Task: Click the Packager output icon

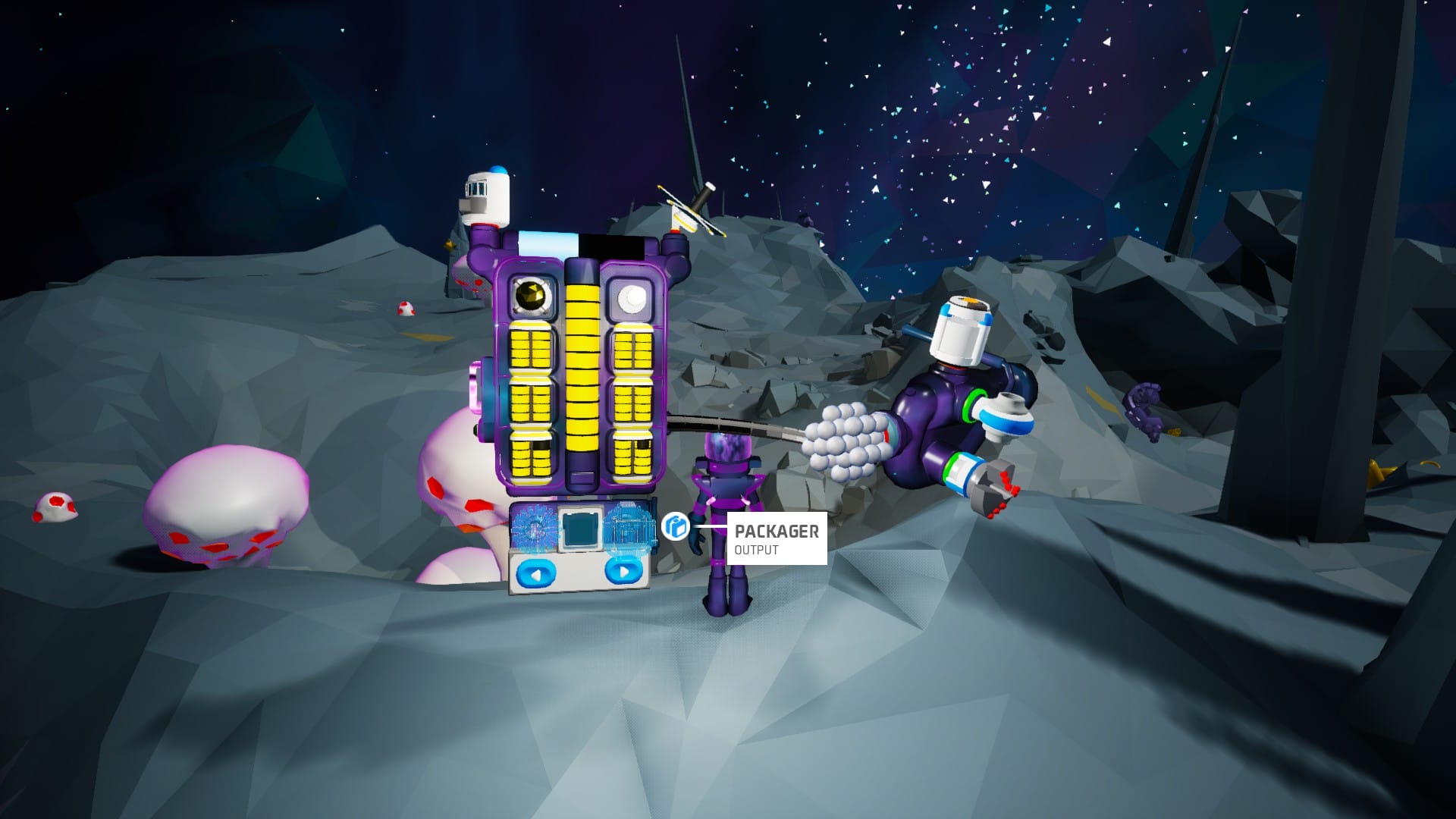Action: 674,526
